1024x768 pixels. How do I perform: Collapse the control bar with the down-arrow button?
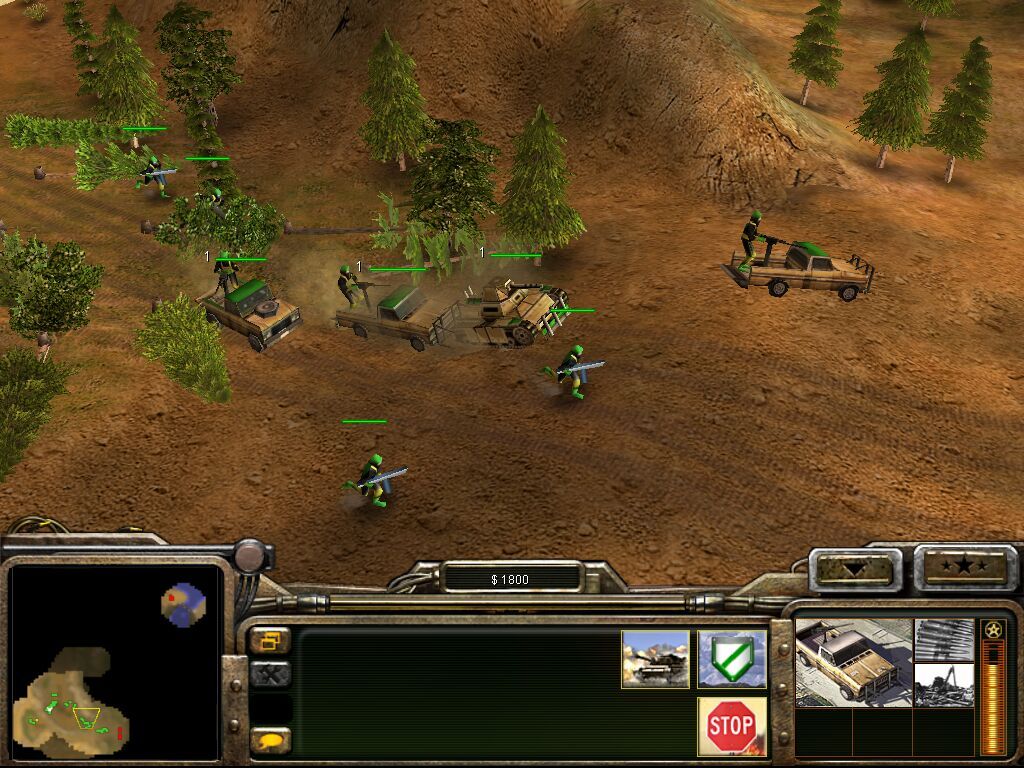tap(854, 569)
